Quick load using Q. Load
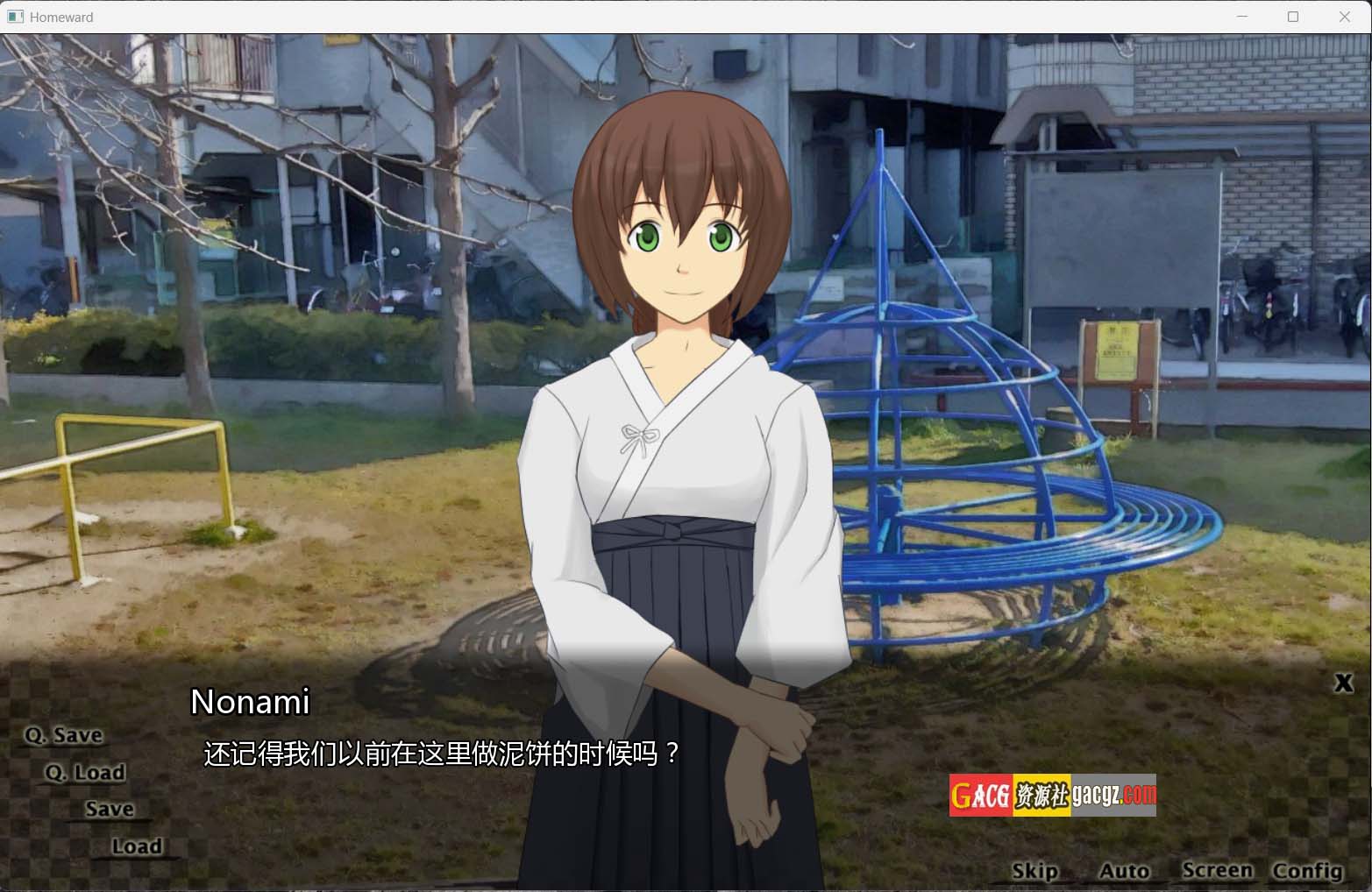The width and height of the screenshot is (1372, 892). tap(86, 772)
